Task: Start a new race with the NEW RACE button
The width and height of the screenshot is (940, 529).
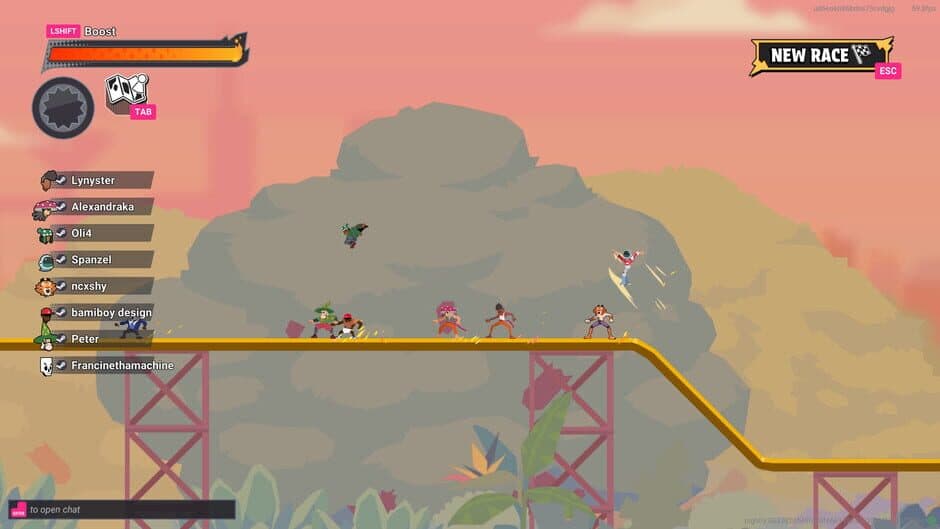Action: pos(820,55)
